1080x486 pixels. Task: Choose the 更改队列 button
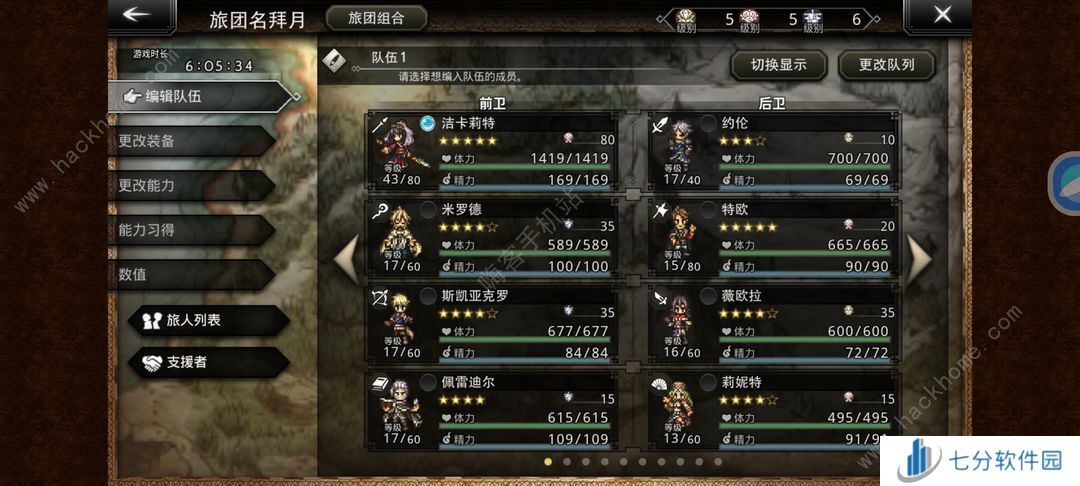[x=887, y=66]
